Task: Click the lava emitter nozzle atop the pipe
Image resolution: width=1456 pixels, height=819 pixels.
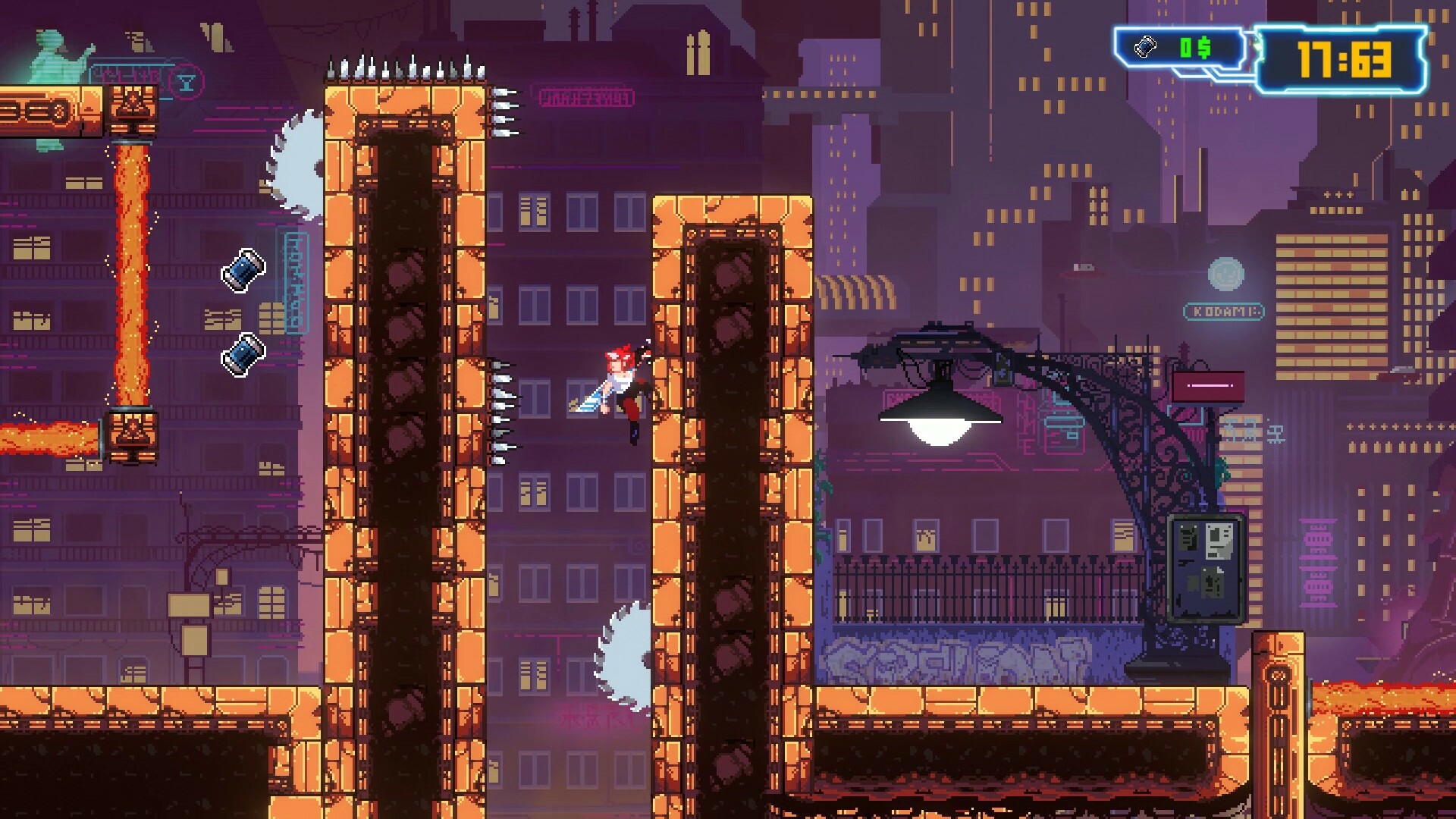Action: [131, 108]
